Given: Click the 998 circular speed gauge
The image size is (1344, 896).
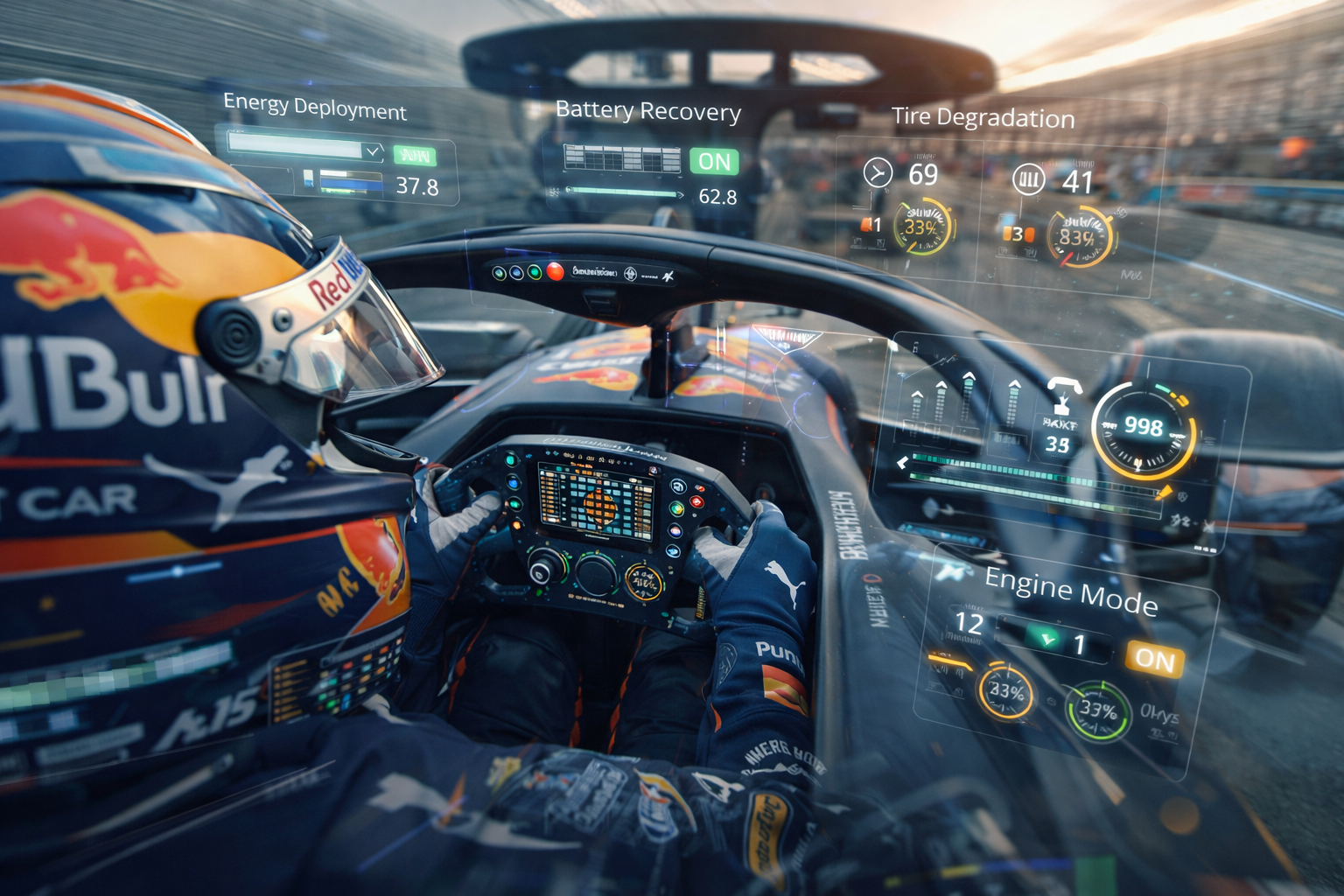Looking at the screenshot, I should click(1143, 430).
